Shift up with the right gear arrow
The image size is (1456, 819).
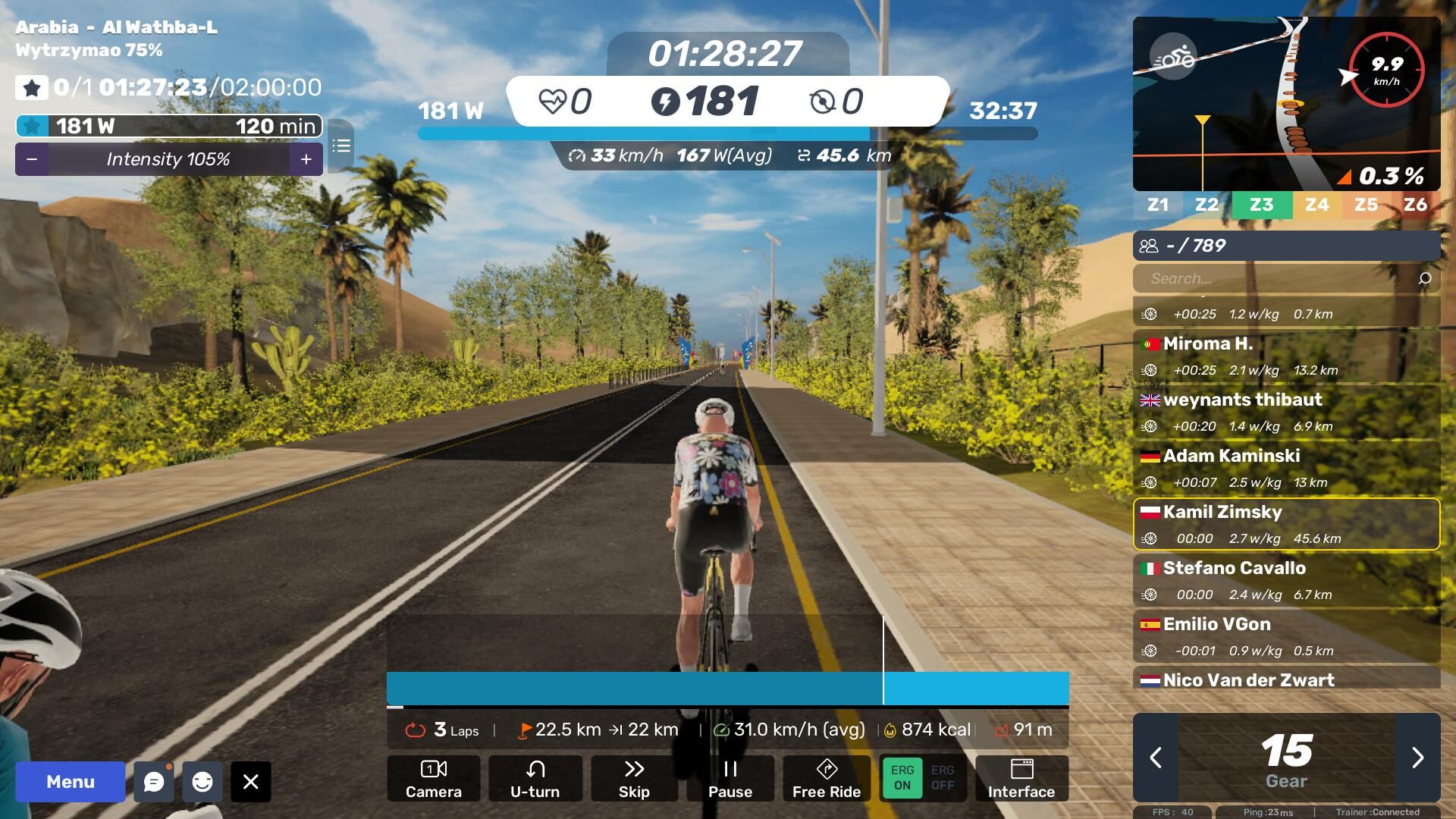[x=1417, y=758]
